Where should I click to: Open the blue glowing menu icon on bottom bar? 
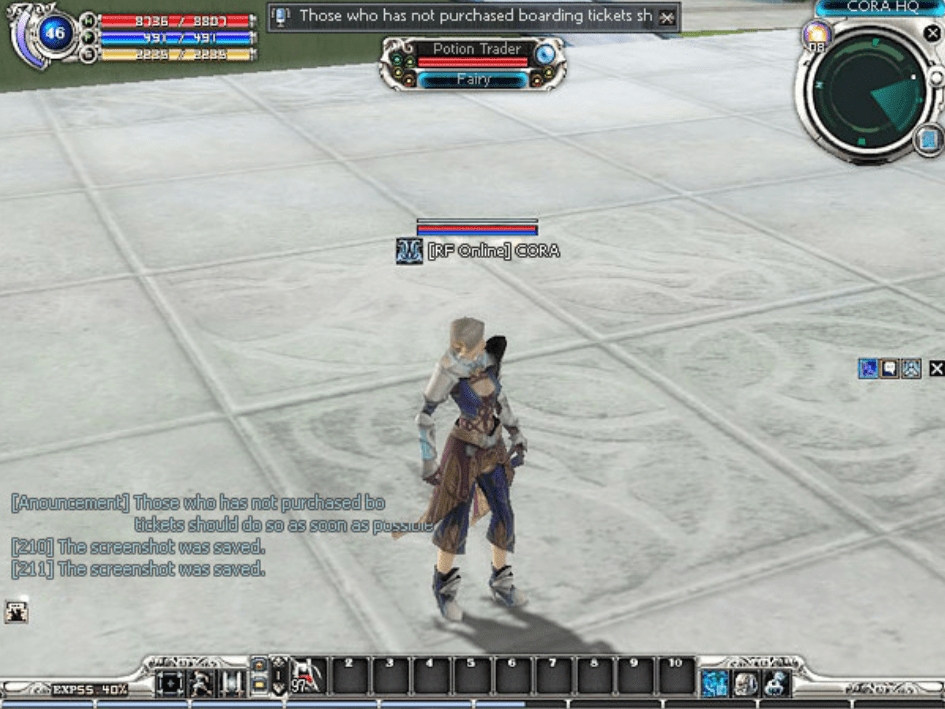[714, 683]
